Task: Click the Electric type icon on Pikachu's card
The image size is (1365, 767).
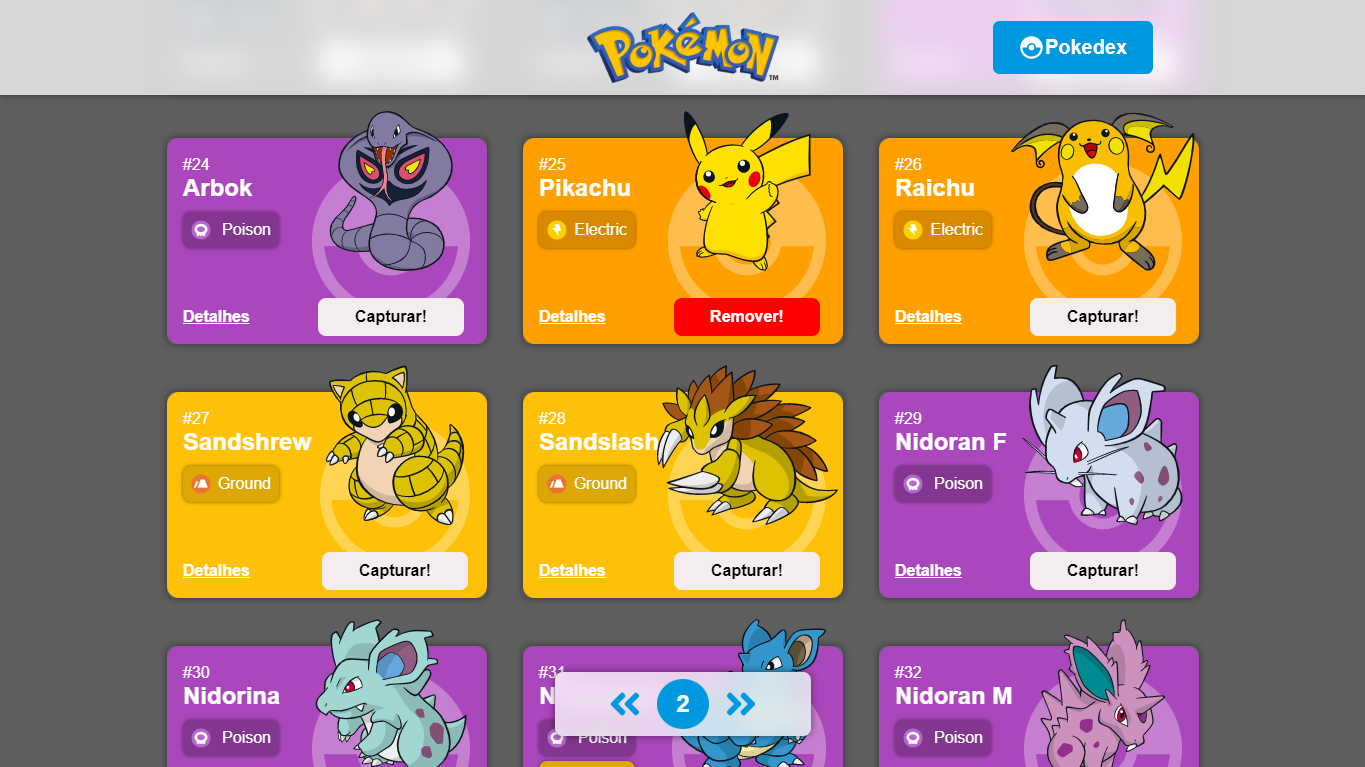Action: (x=559, y=230)
